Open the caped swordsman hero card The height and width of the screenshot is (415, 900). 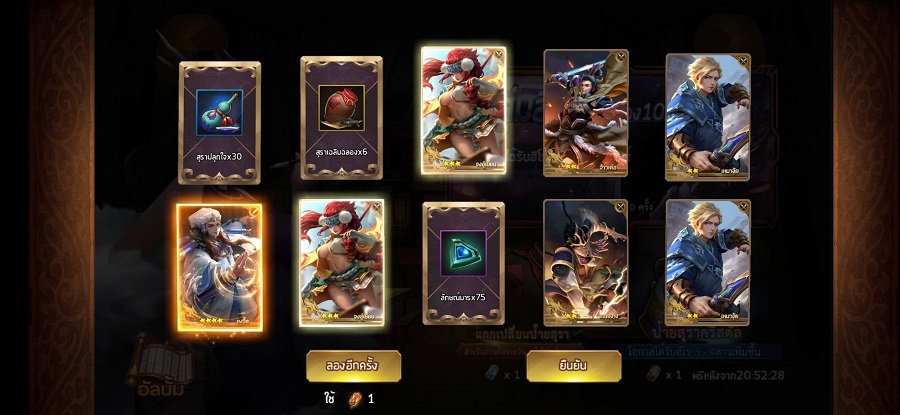click(x=585, y=111)
